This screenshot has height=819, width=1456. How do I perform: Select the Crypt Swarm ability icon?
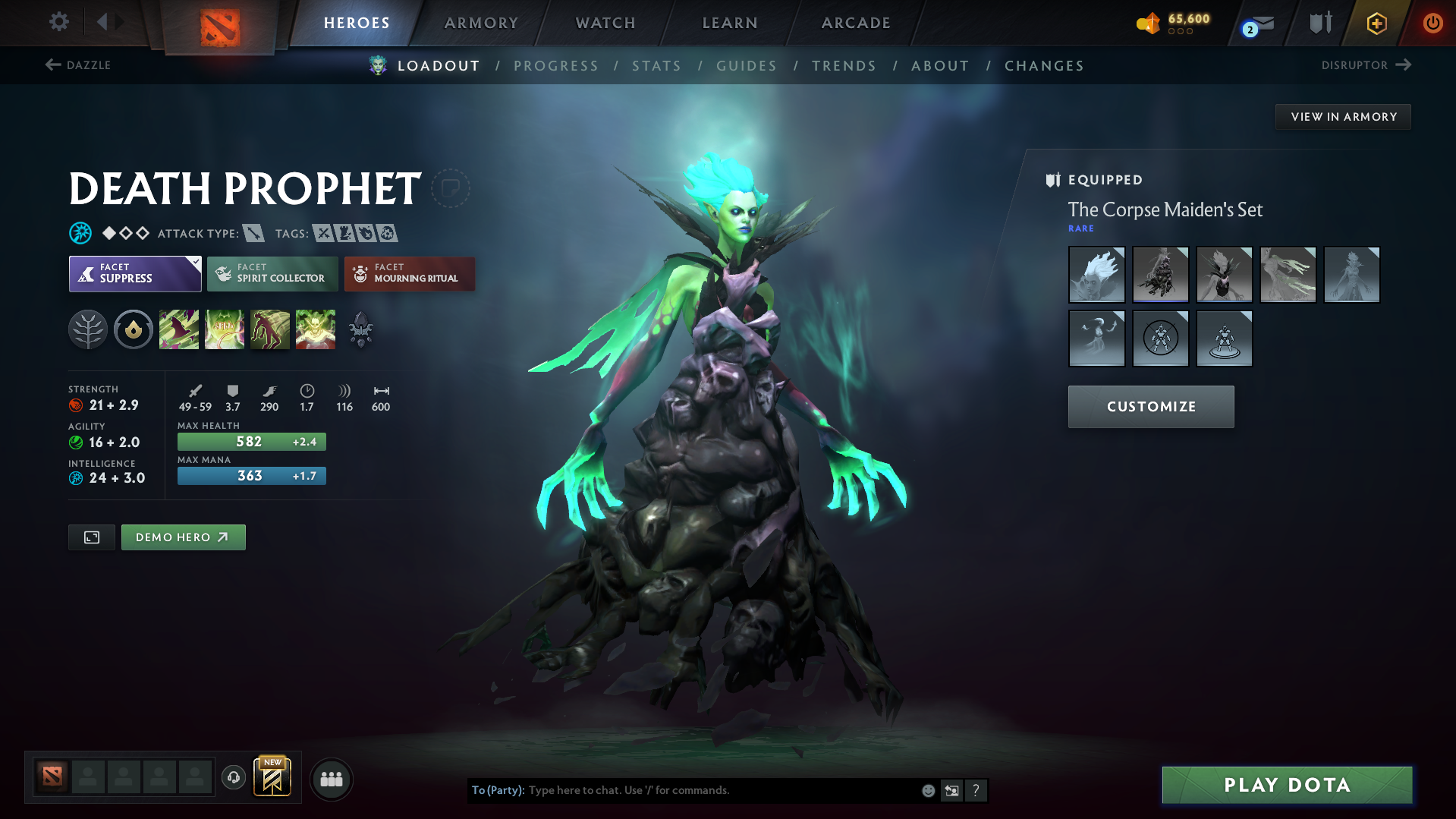click(179, 329)
